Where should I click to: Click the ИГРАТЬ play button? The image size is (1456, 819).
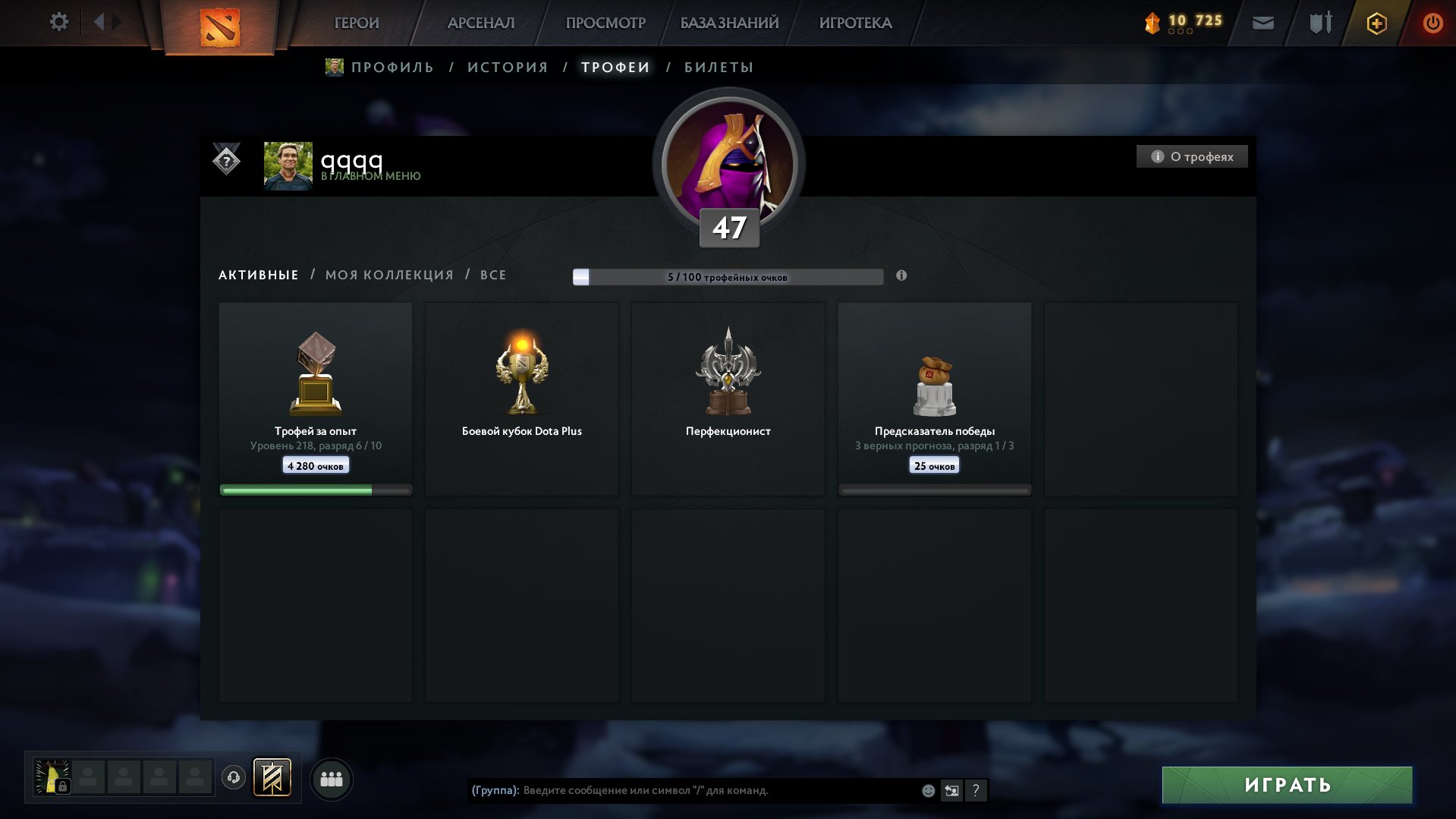tap(1287, 785)
